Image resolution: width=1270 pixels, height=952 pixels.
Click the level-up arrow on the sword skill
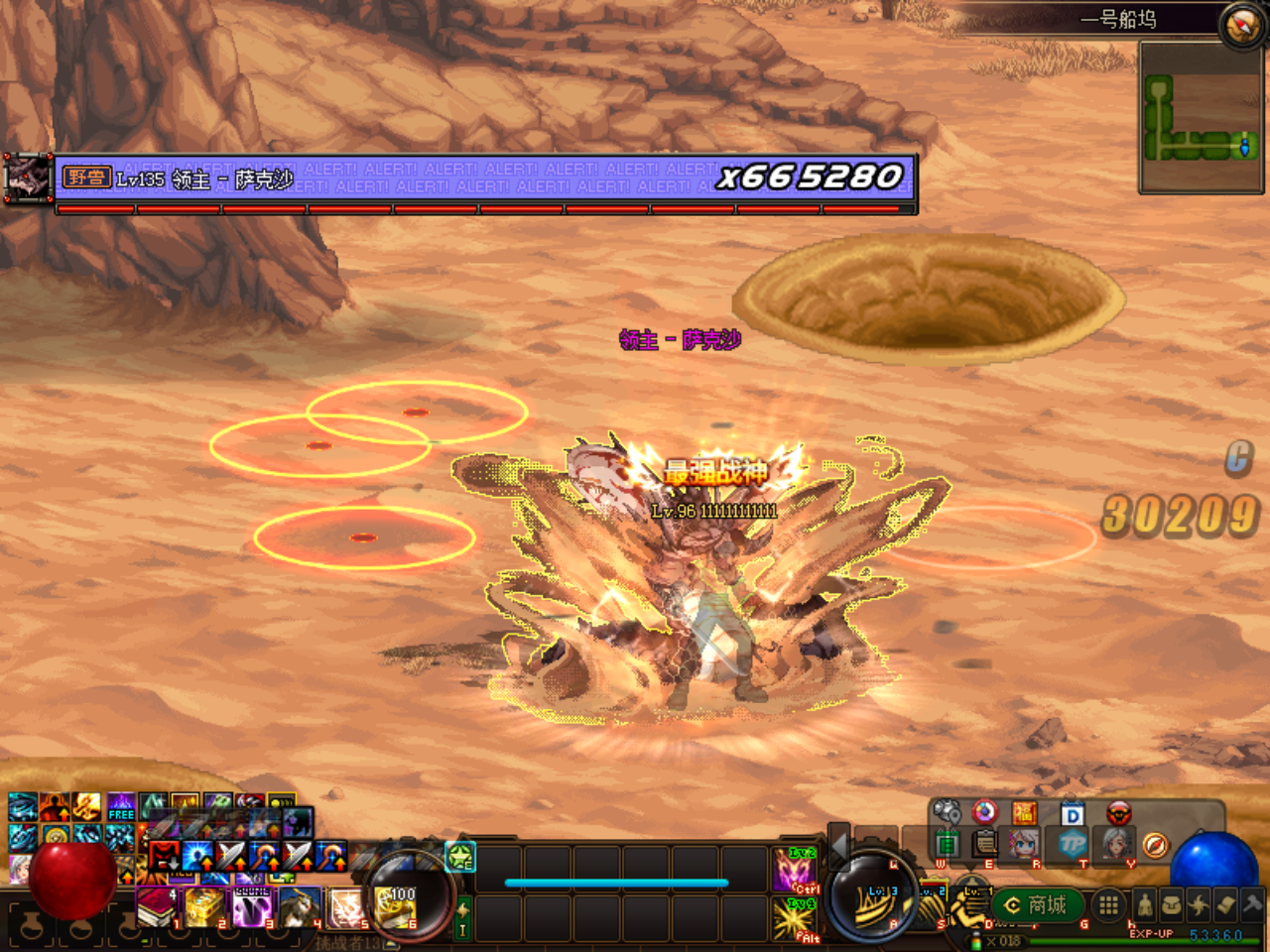click(x=241, y=865)
